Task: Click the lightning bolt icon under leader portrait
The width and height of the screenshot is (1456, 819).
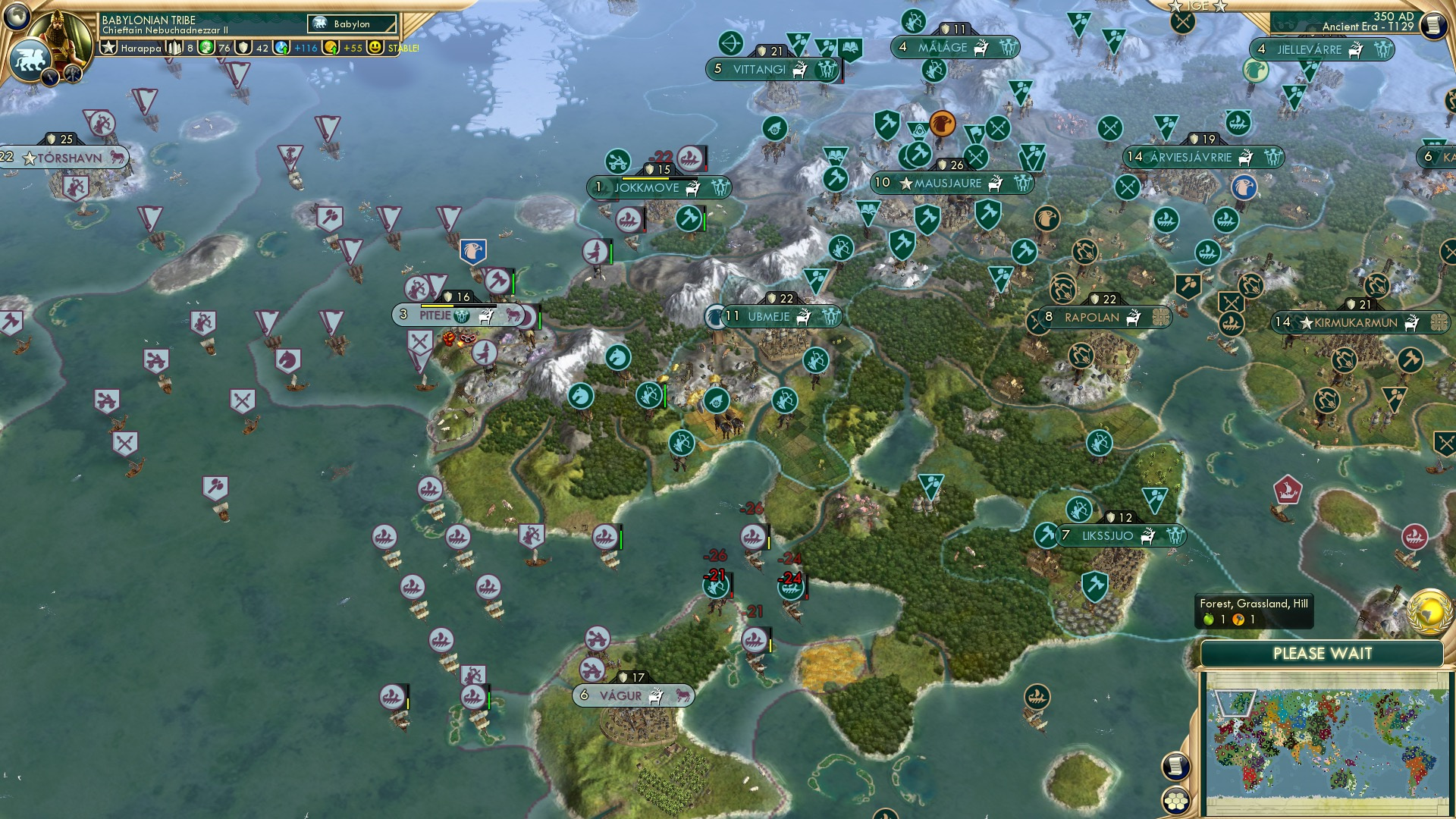Action: [50, 76]
